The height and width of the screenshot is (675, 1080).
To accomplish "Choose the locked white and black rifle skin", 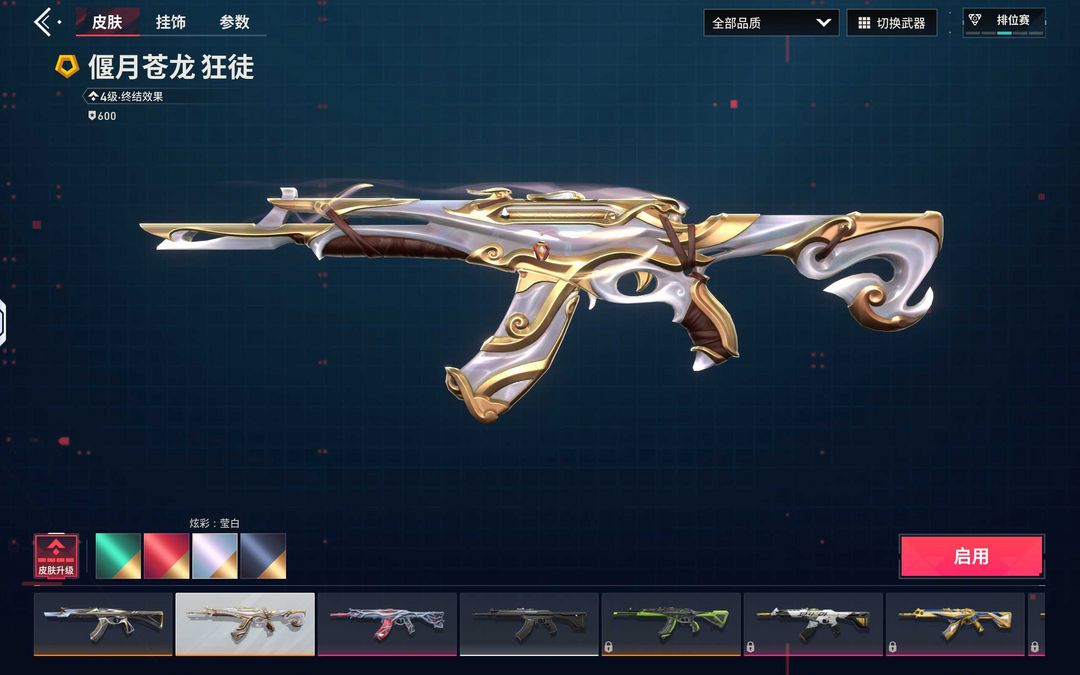I will [813, 624].
